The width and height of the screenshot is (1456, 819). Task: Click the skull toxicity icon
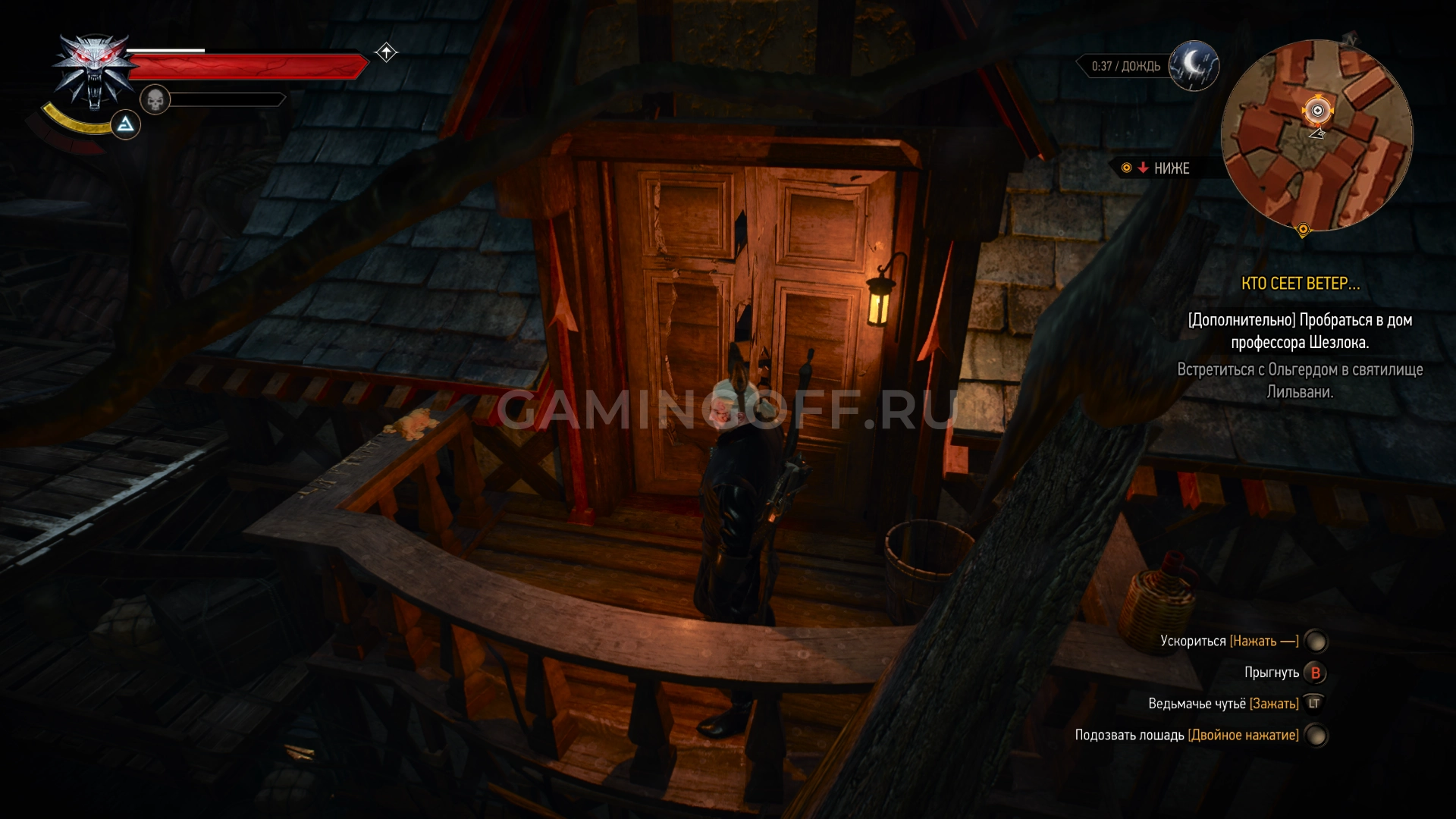tap(155, 99)
